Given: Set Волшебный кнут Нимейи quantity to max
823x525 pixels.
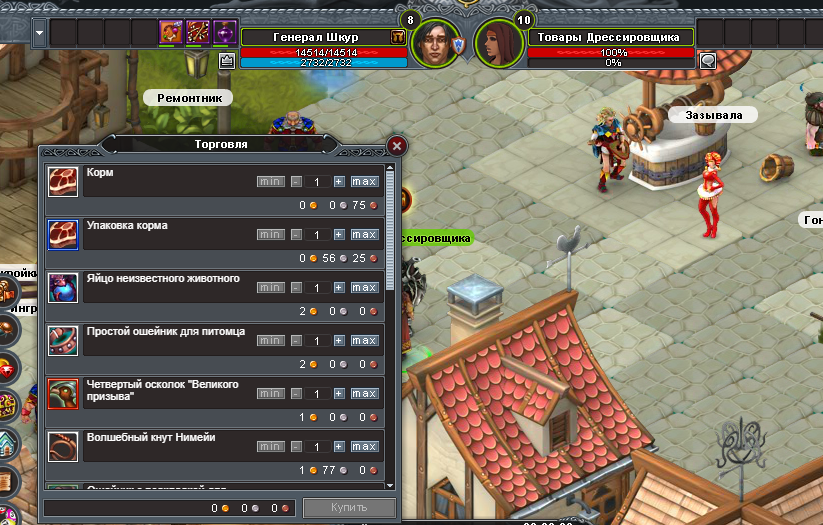Looking at the screenshot, I should pyautogui.click(x=364, y=447).
